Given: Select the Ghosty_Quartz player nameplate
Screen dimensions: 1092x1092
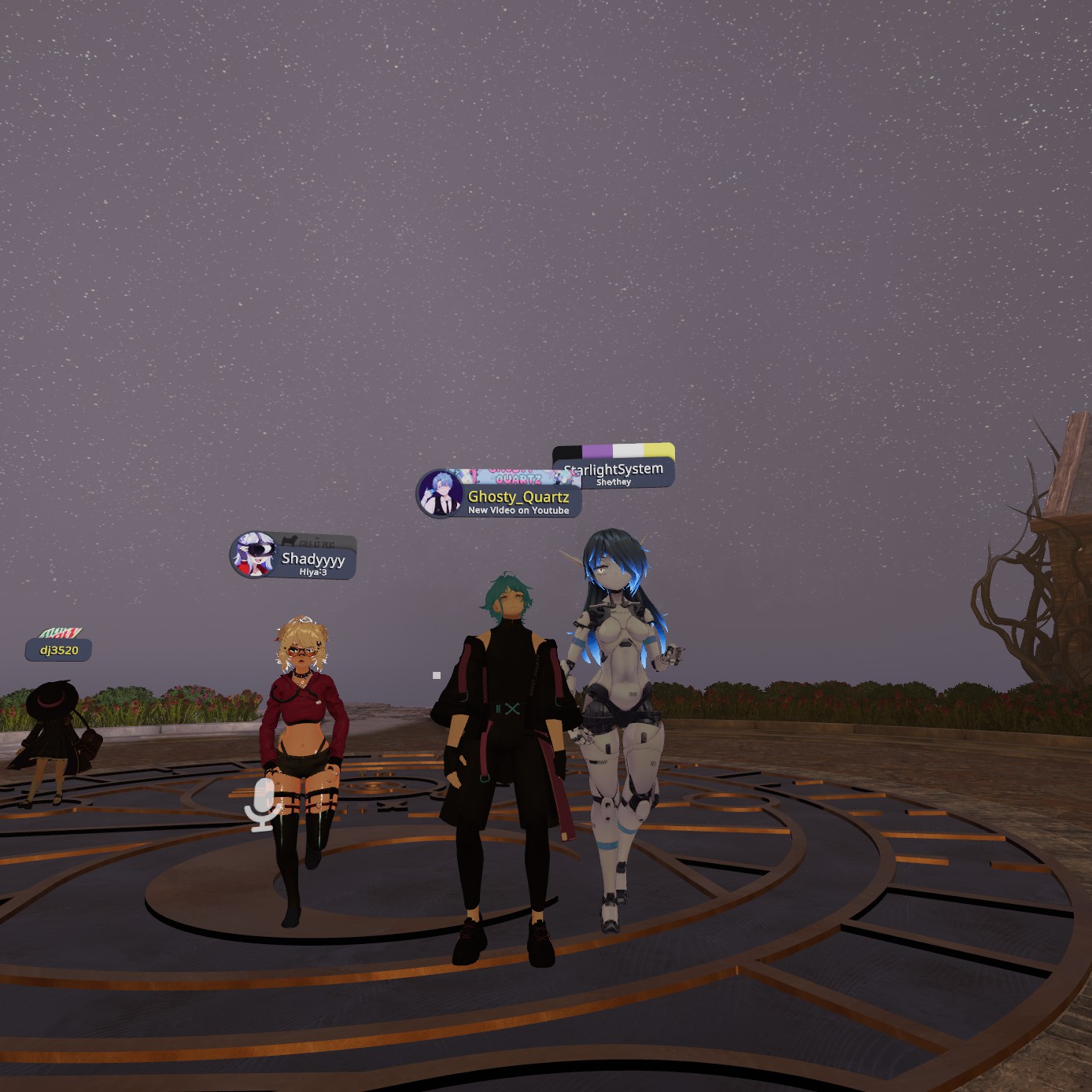Looking at the screenshot, I should click(518, 498).
